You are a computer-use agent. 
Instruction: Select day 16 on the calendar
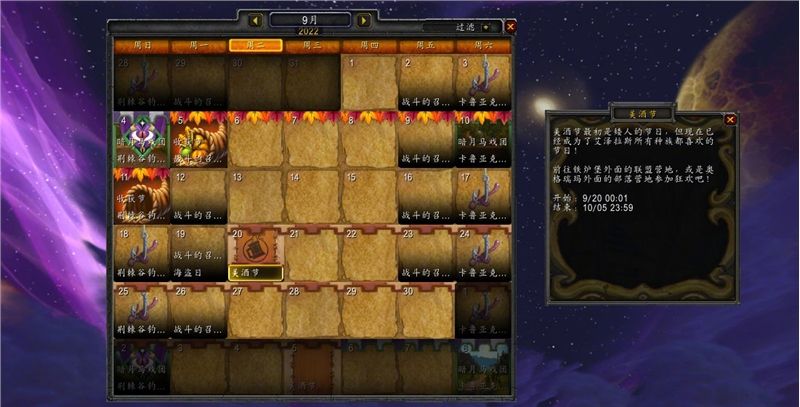click(426, 196)
